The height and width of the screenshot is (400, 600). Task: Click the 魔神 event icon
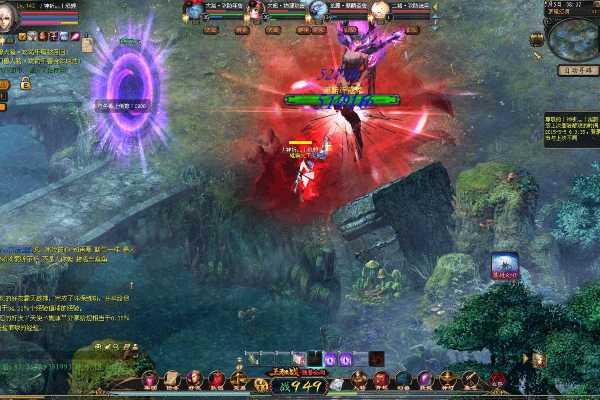(504, 264)
